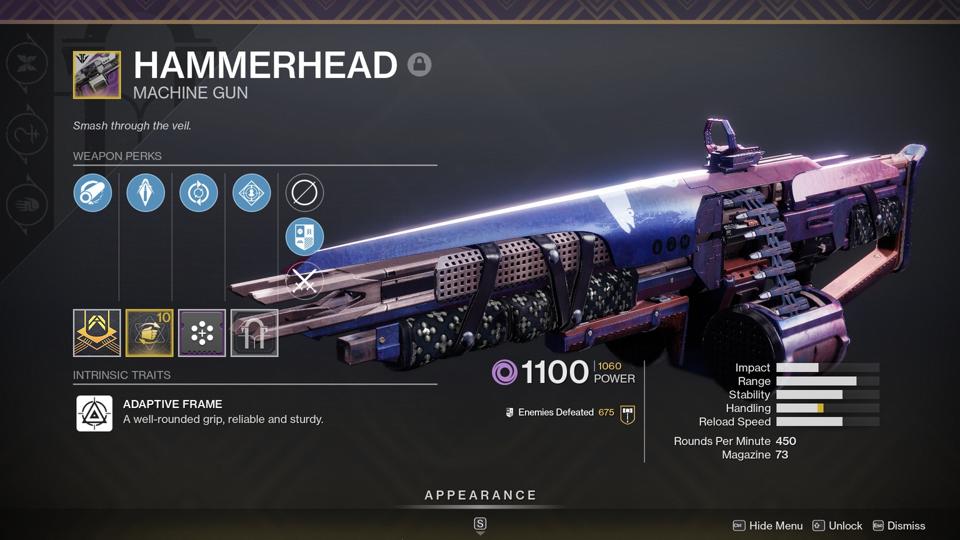Click Hide Menu at the bottom
The image size is (960, 540).
coord(767,526)
